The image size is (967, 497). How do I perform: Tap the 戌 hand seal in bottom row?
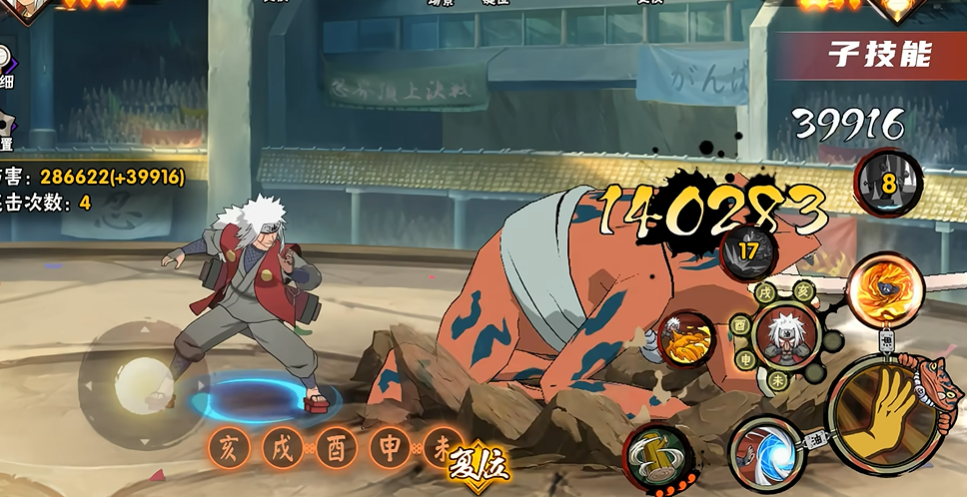click(x=283, y=448)
